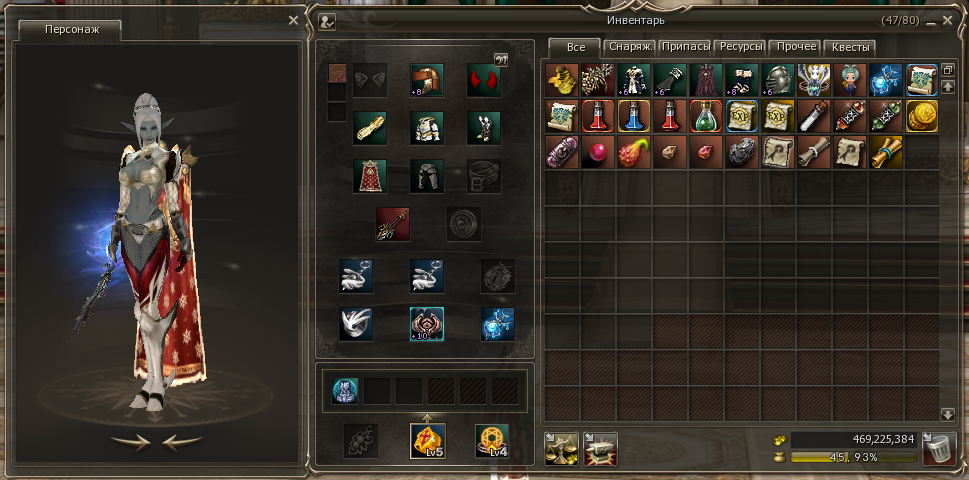This screenshot has height=480, width=969.
Task: Select the equipped staff weapon slot
Action: (392, 224)
